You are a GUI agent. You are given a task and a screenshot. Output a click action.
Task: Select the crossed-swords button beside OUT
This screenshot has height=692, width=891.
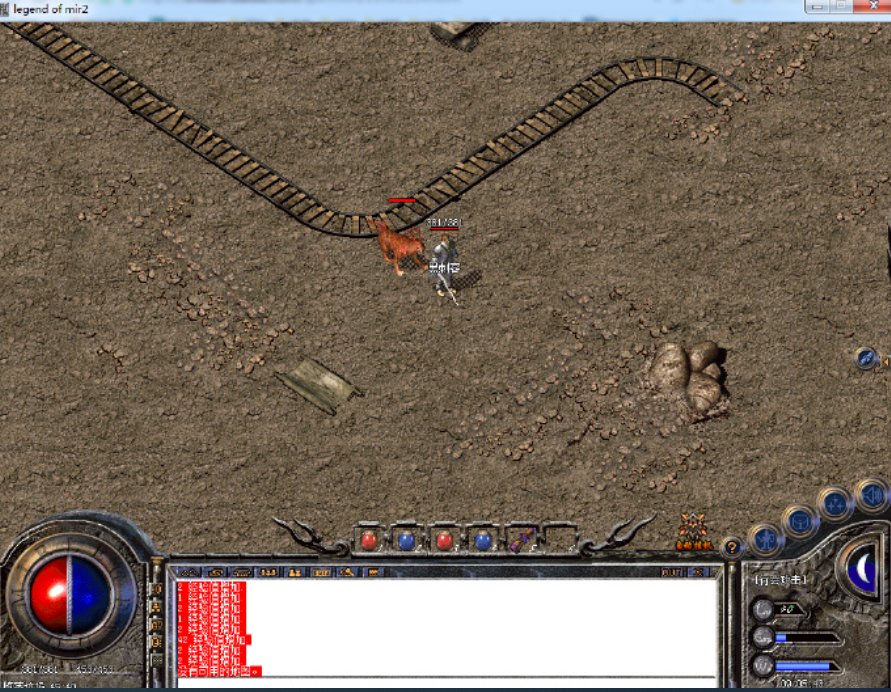click(698, 572)
